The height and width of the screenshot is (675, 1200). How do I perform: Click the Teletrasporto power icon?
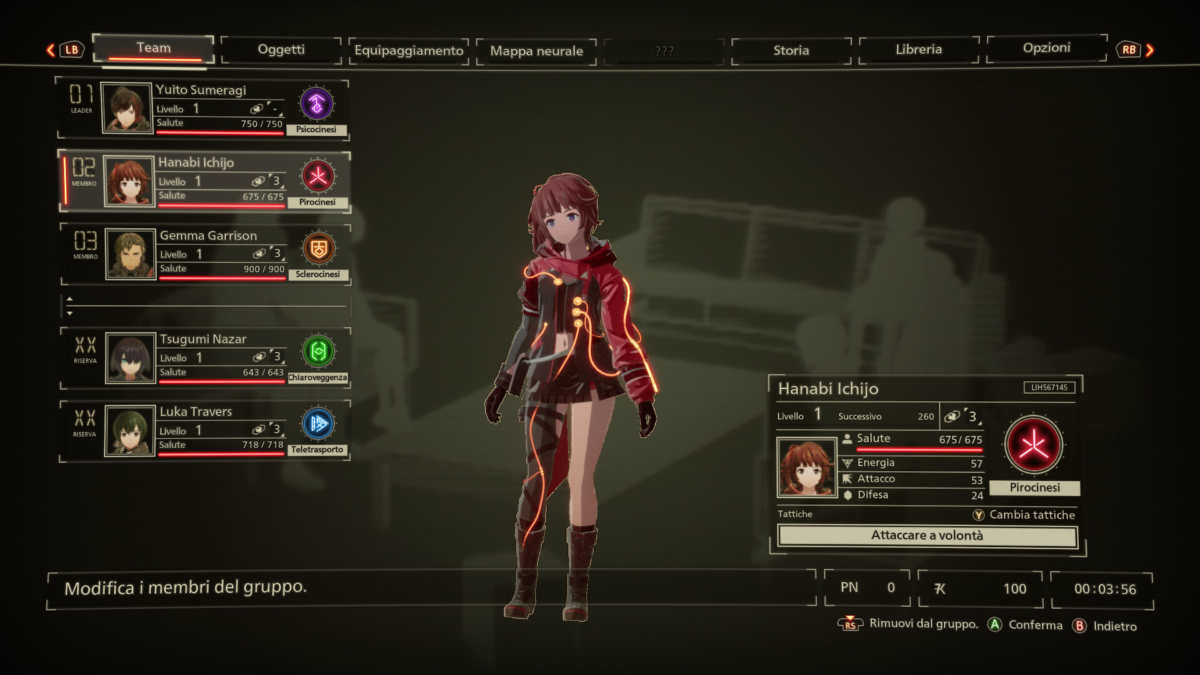tap(318, 424)
